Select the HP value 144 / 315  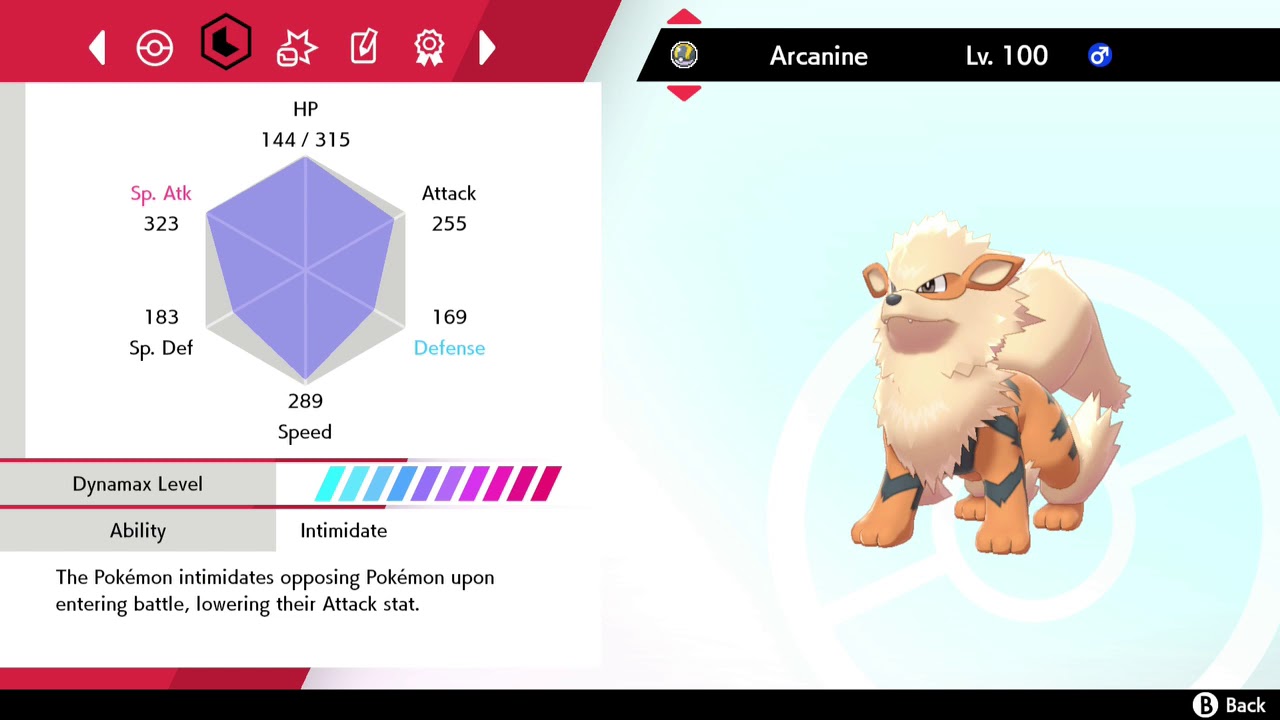point(305,139)
